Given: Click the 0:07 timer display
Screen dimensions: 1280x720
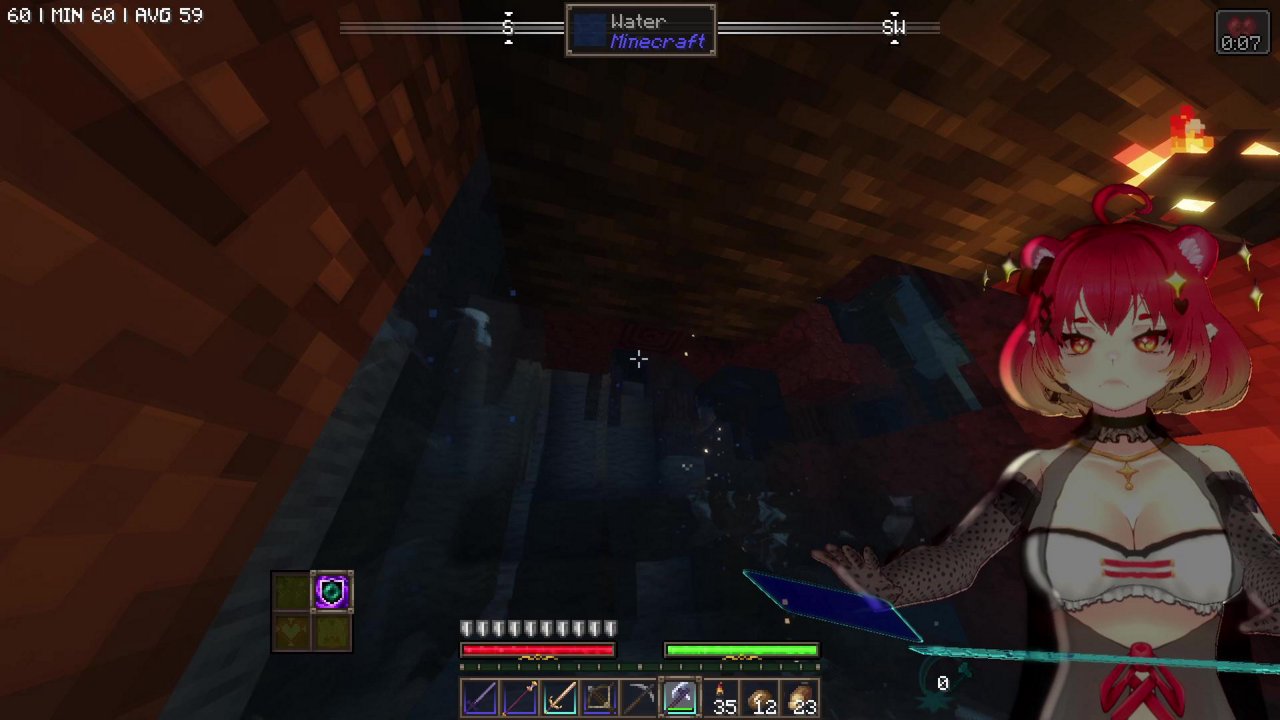Looking at the screenshot, I should tap(1241, 41).
